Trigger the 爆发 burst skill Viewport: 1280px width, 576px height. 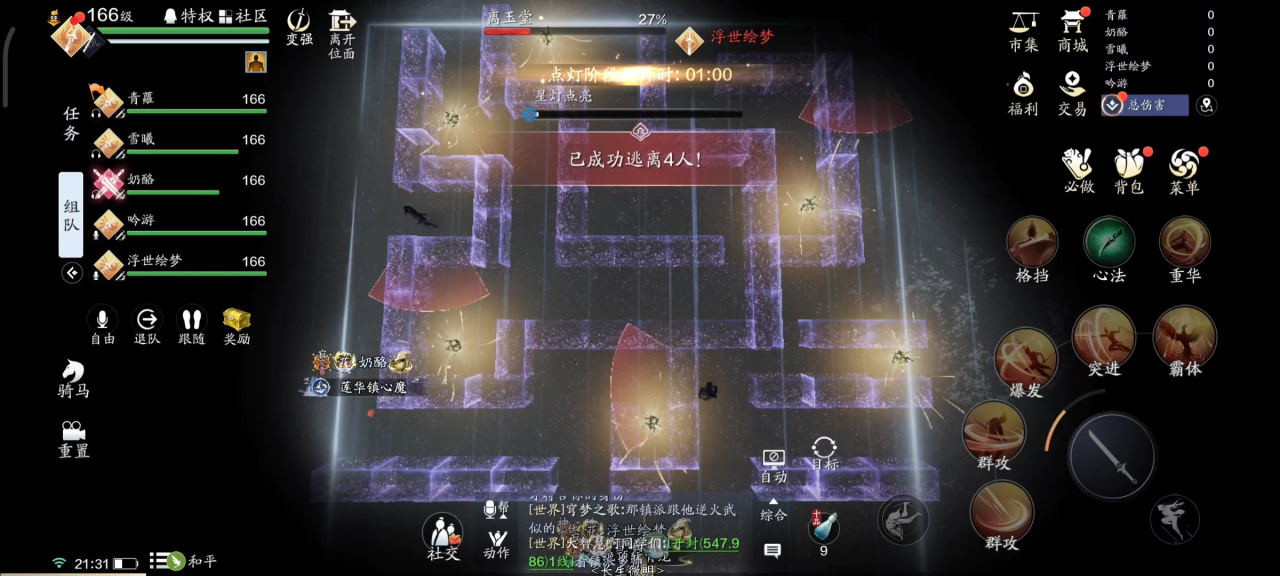(x=1026, y=358)
